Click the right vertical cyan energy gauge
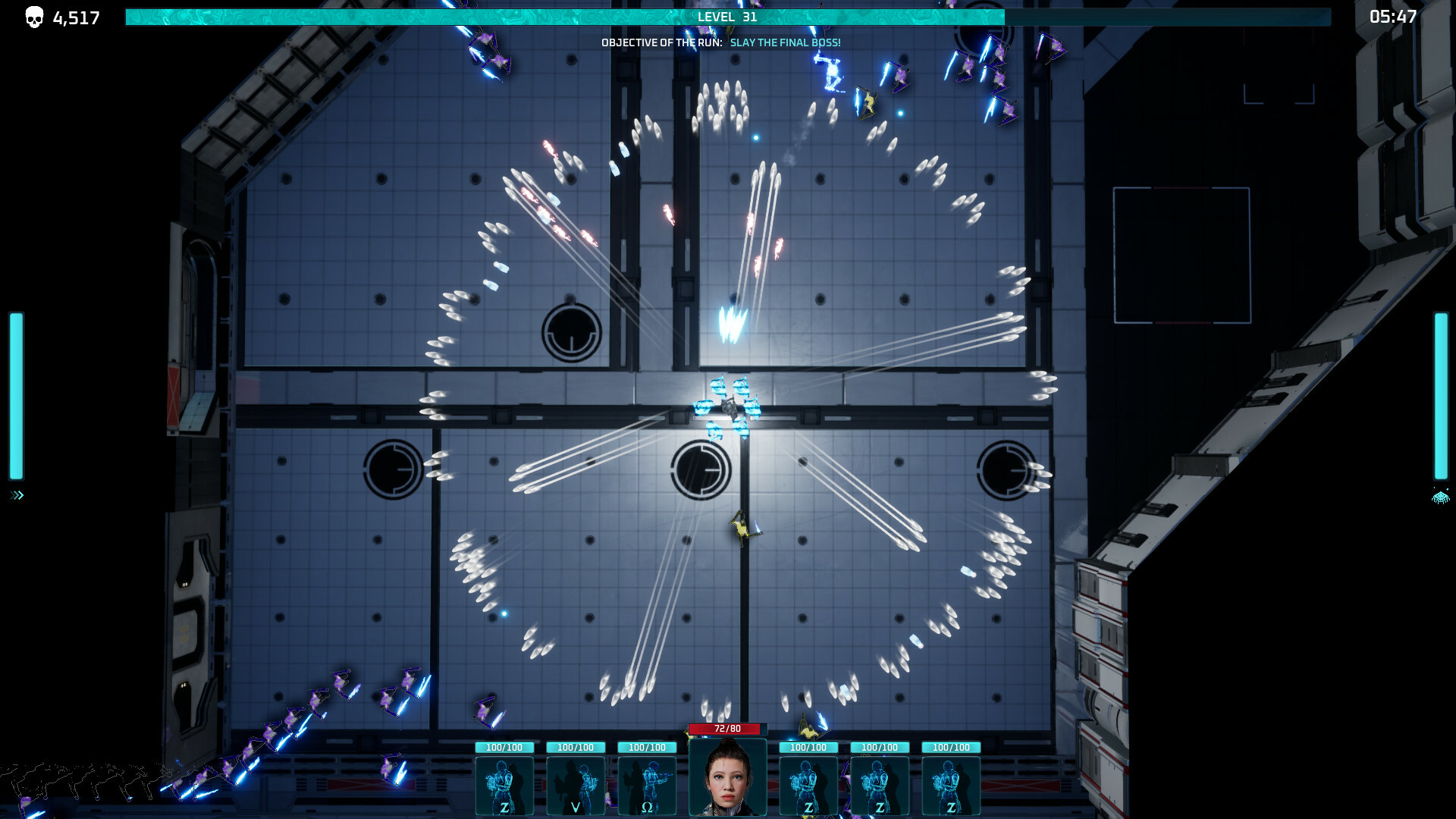The width and height of the screenshot is (1456, 819). pos(1440,394)
